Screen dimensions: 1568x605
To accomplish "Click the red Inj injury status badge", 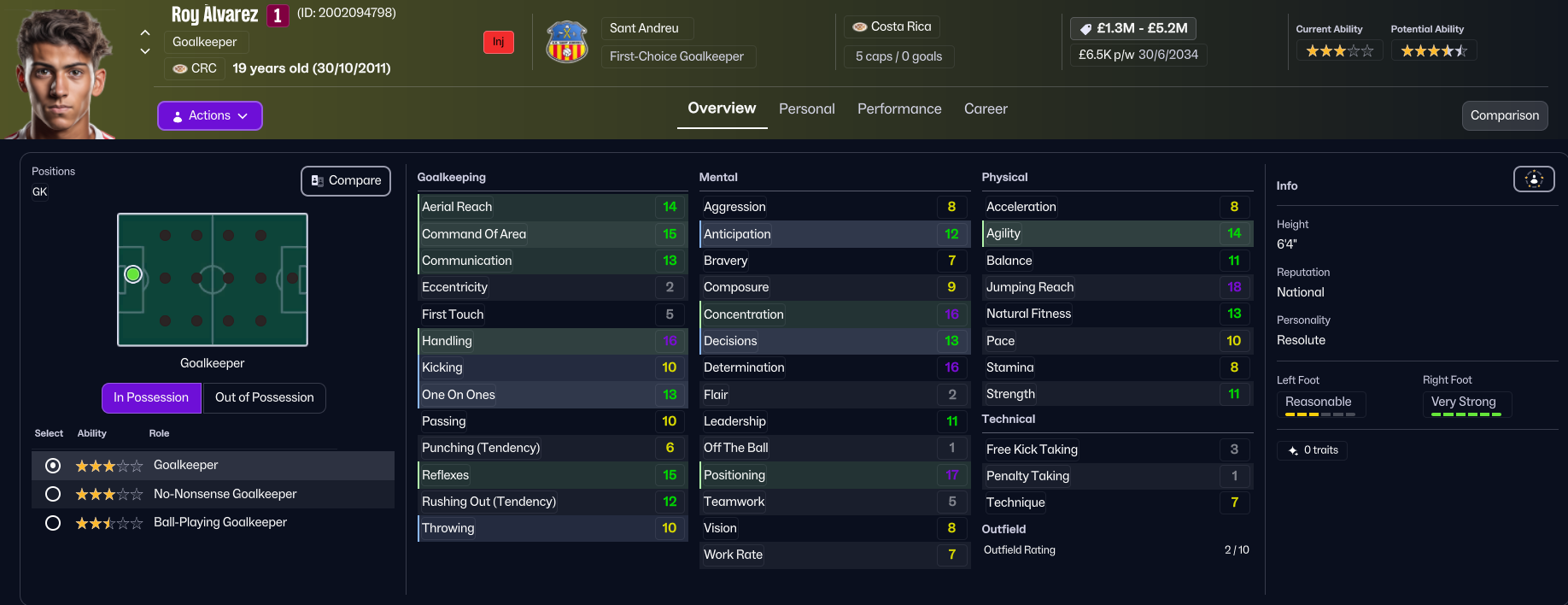I will click(x=498, y=42).
